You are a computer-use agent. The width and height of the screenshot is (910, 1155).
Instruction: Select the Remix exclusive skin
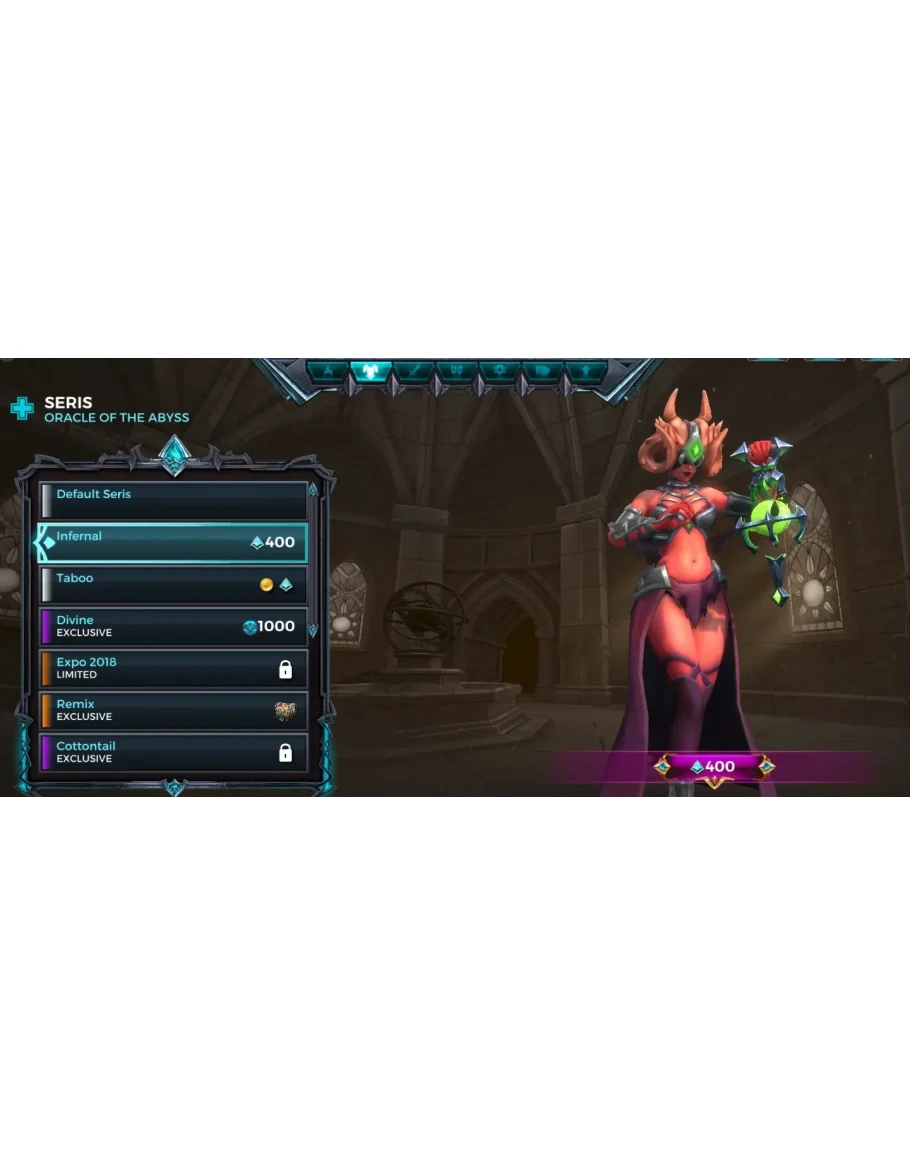(173, 710)
